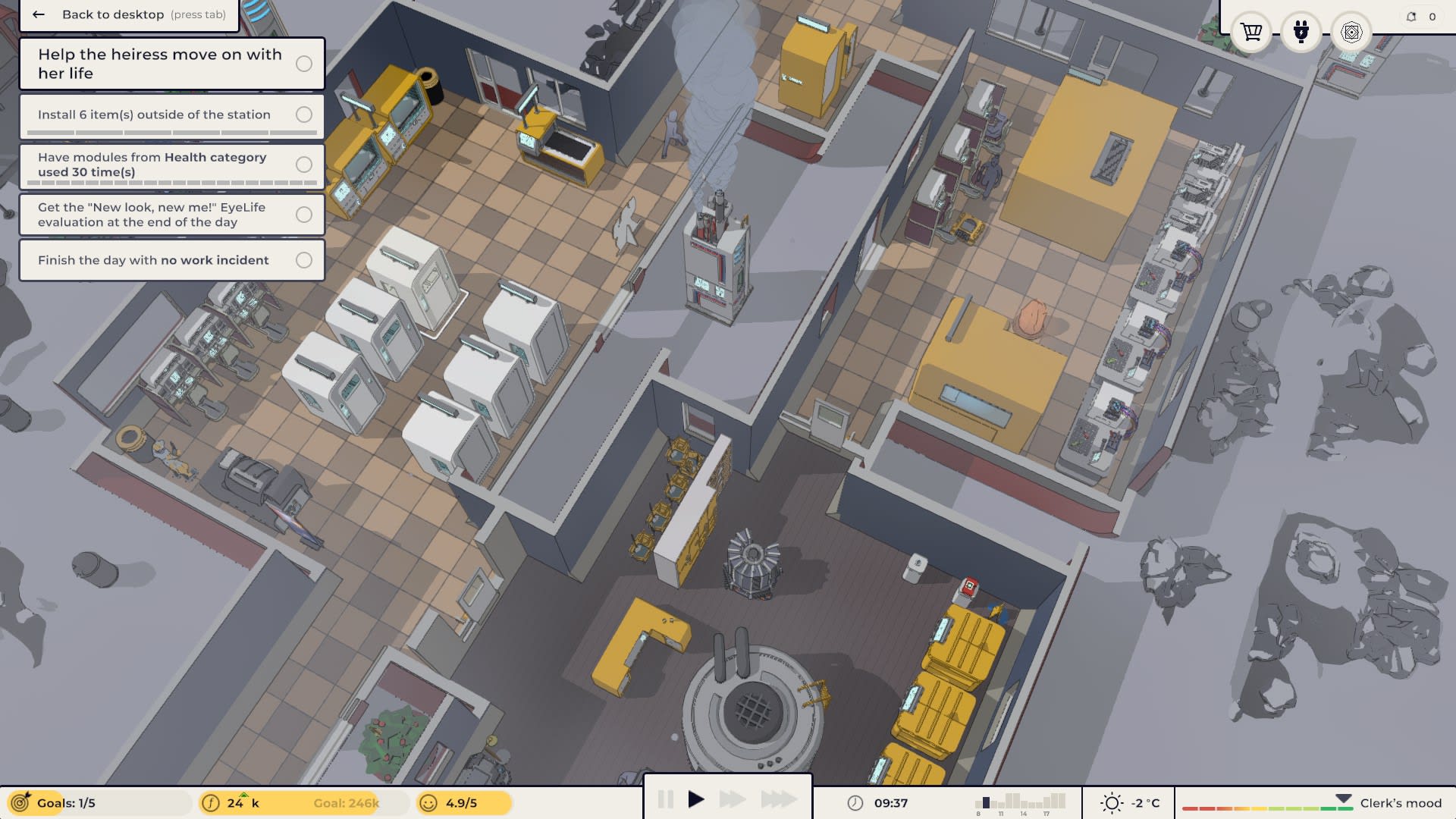Click the hexagonal network icon
1456x819 pixels.
click(x=1351, y=33)
